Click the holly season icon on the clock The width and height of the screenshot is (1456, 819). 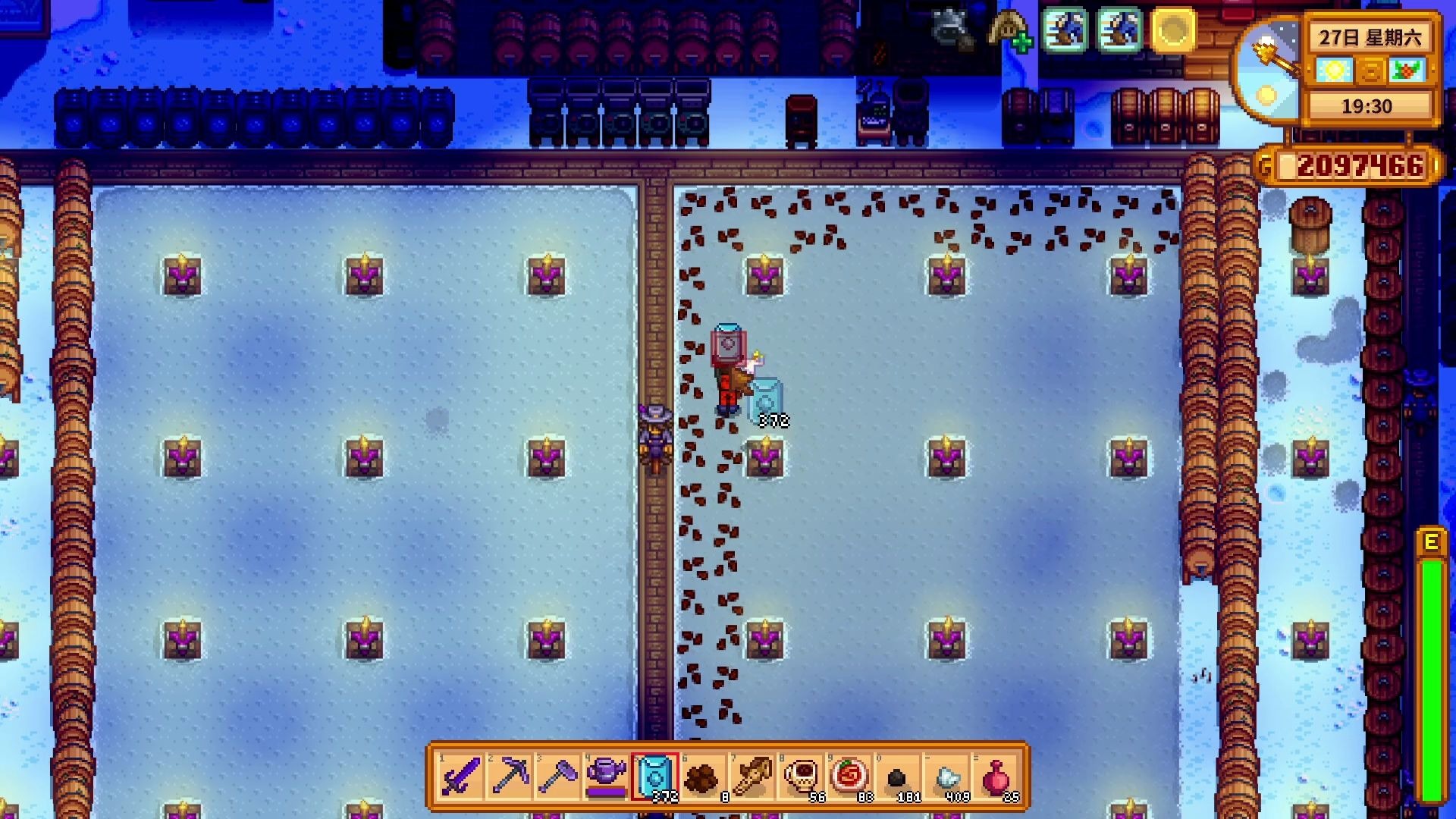pyautogui.click(x=1407, y=71)
